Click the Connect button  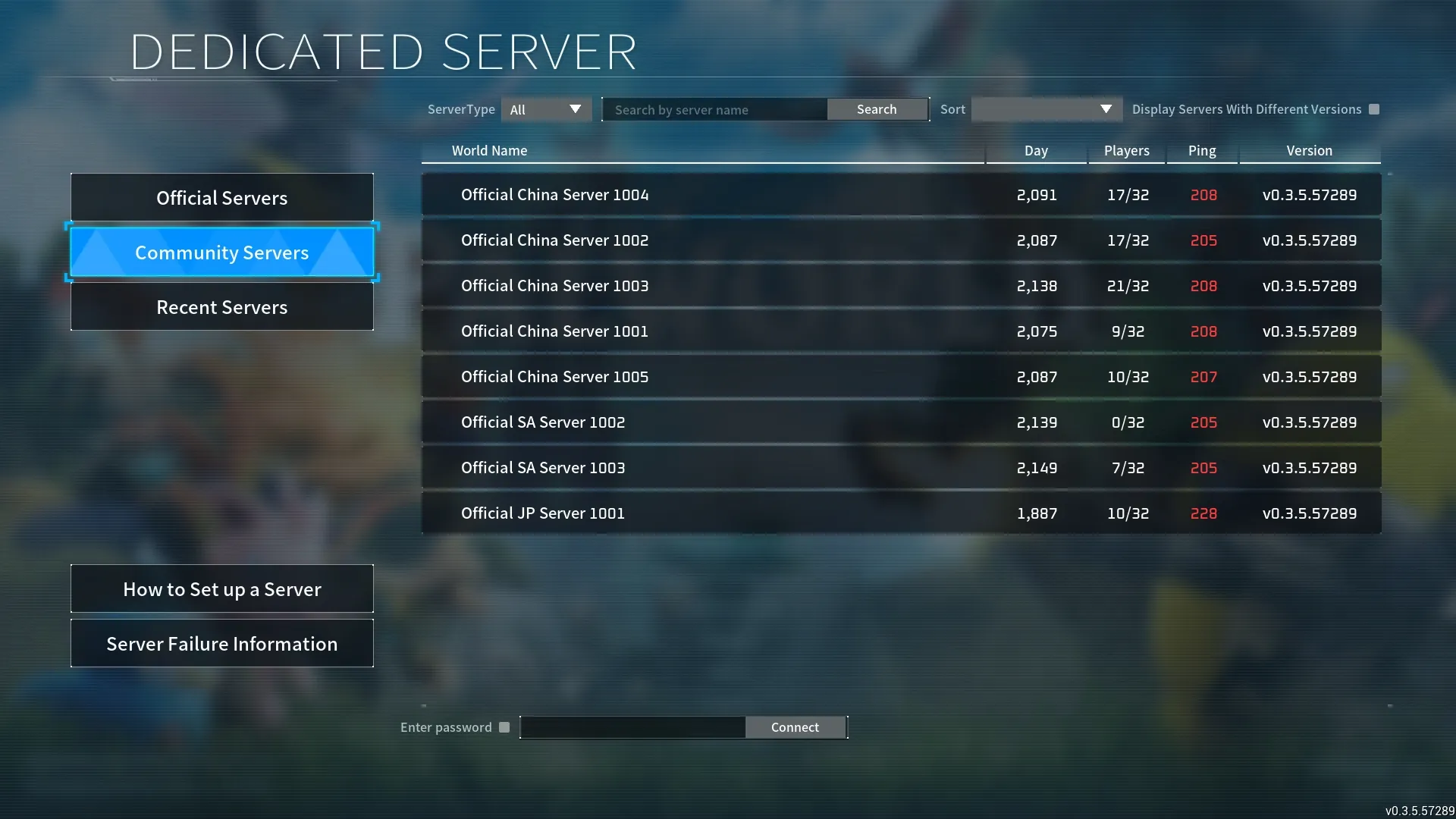point(795,726)
